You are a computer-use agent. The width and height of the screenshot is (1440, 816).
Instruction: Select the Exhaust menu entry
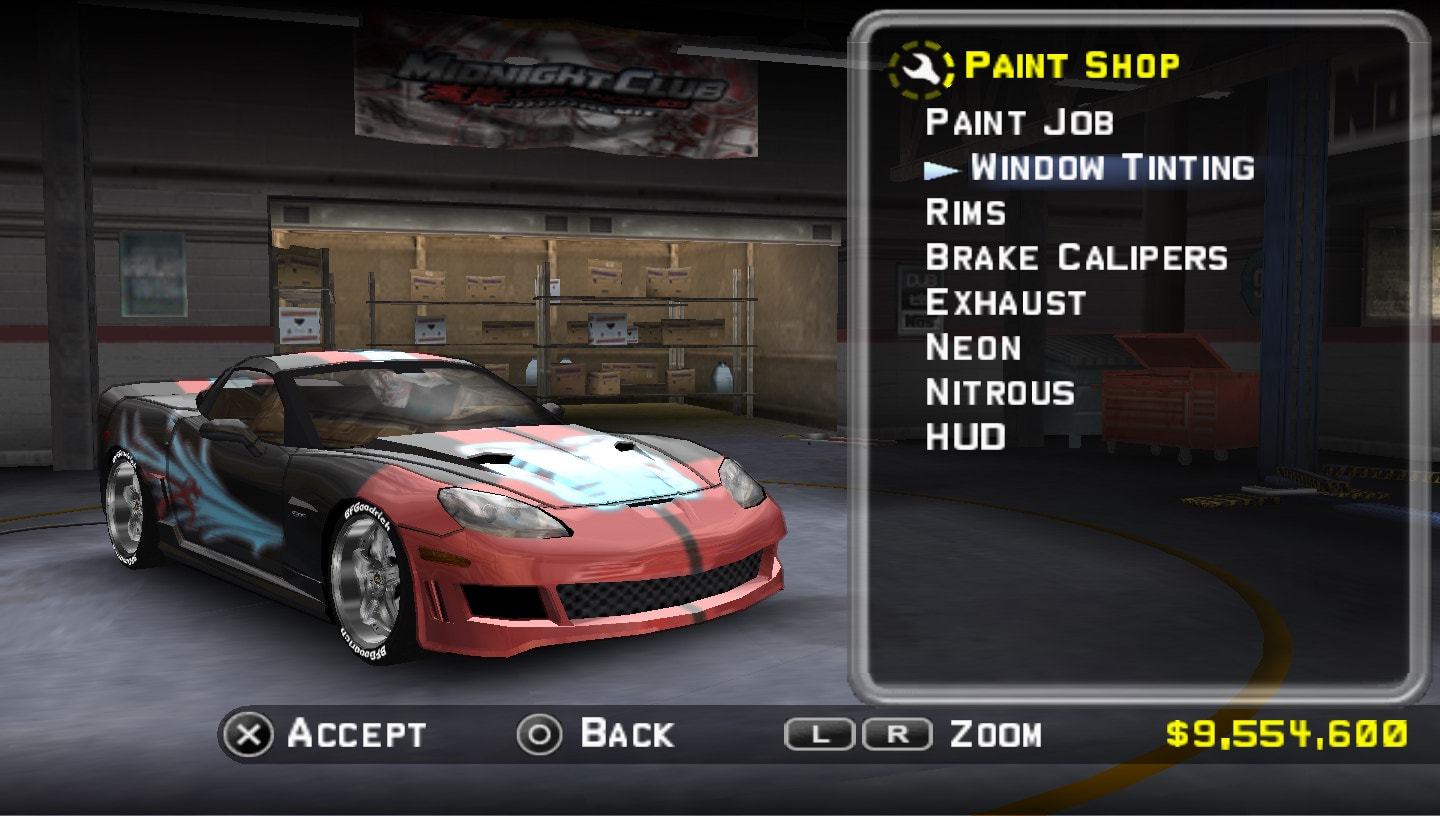click(1006, 302)
